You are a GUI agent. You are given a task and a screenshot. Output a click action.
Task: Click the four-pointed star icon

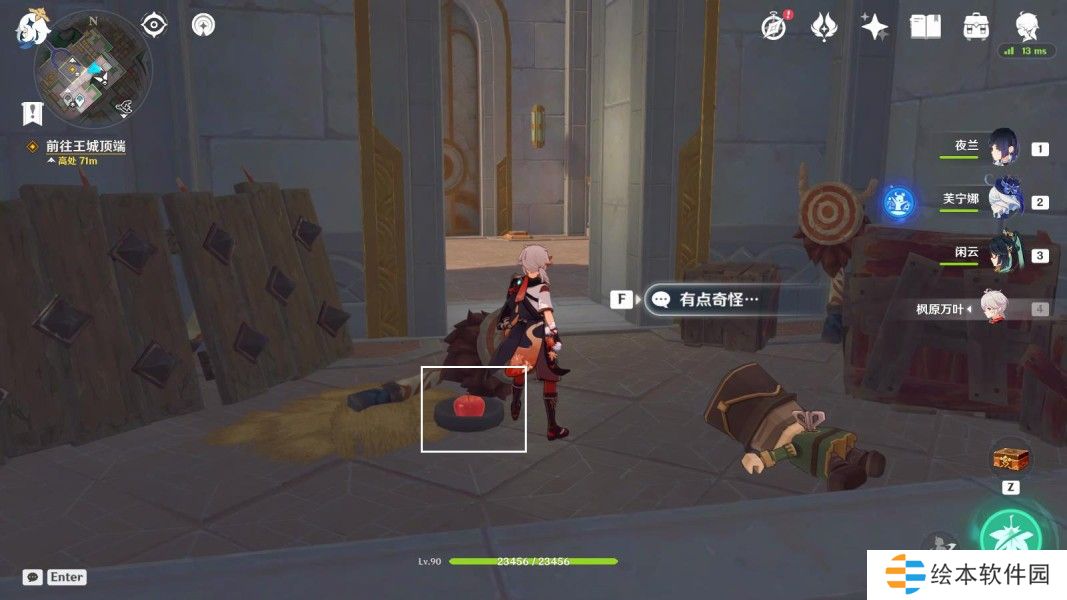pyautogui.click(x=874, y=26)
